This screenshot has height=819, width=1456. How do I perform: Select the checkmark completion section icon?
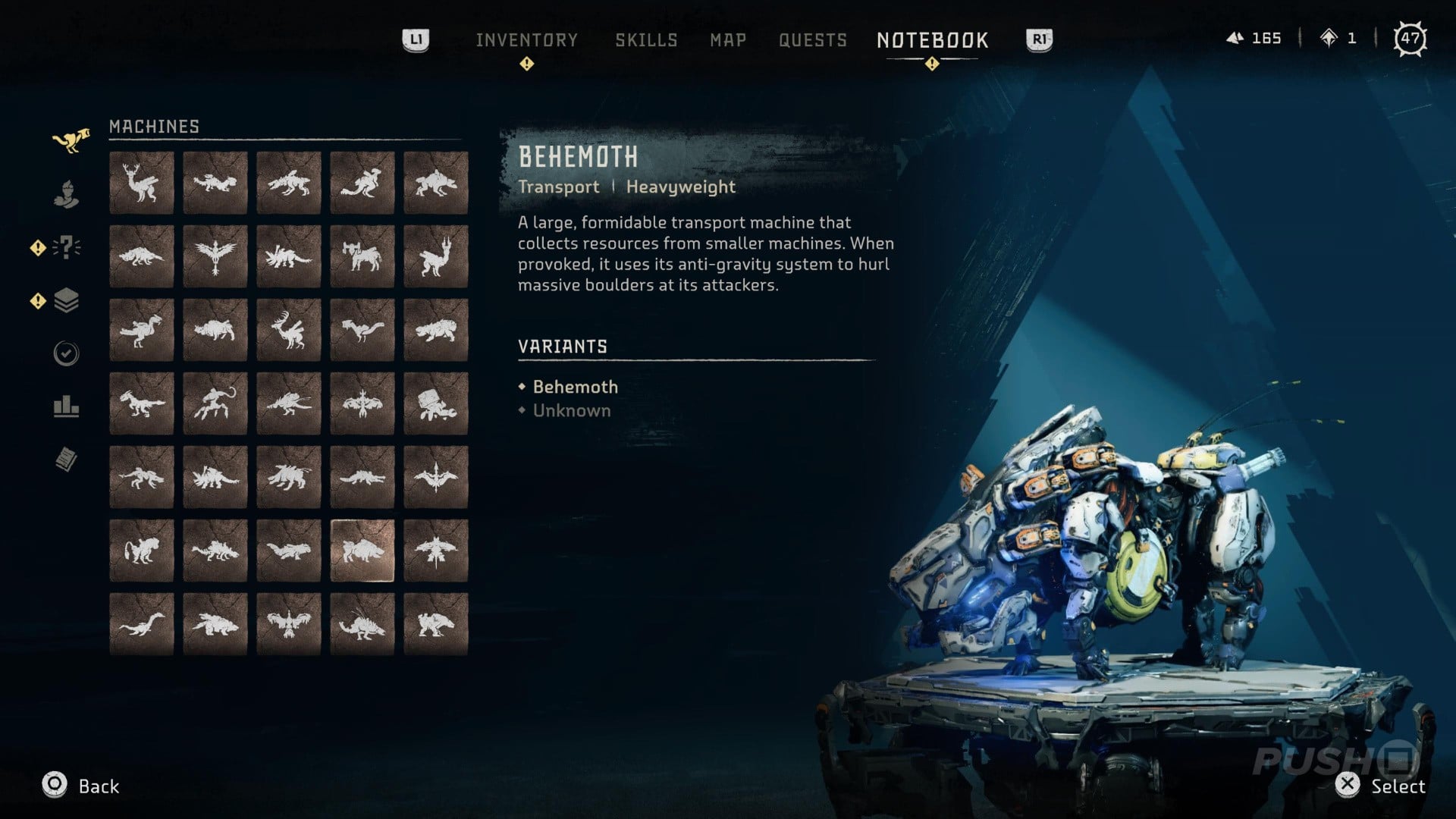pos(67,353)
